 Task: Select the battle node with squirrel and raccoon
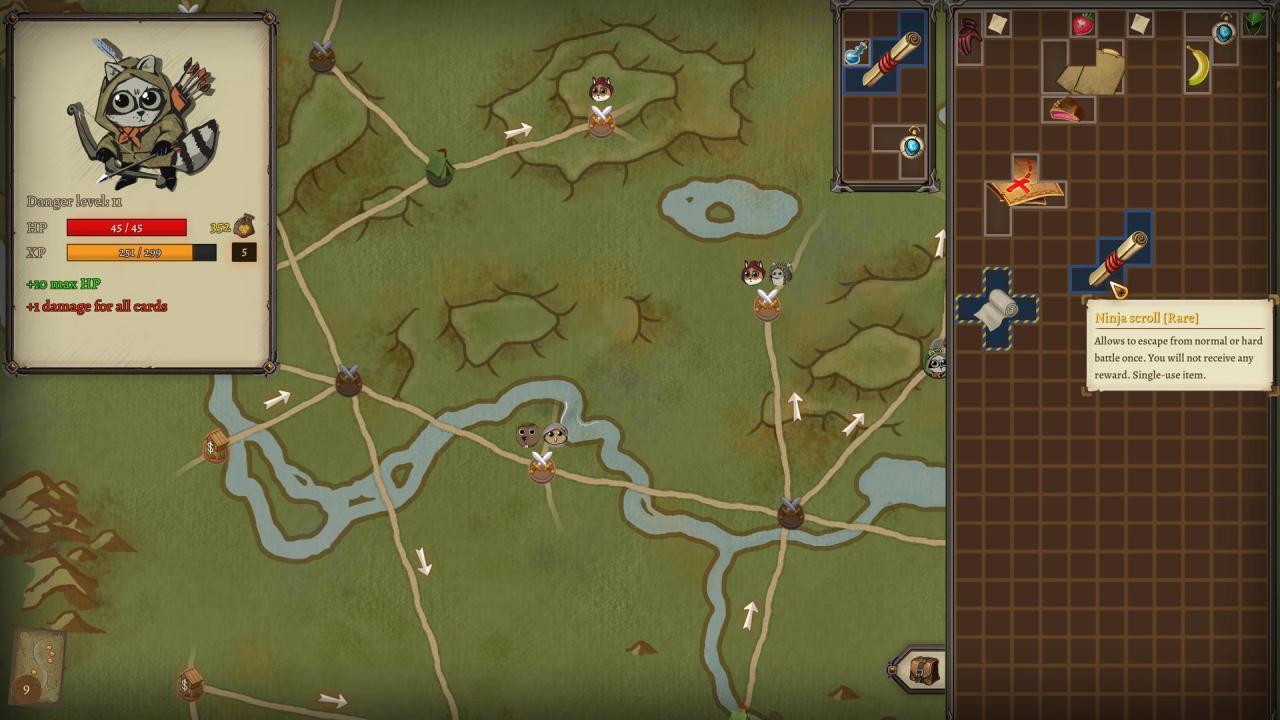pyautogui.click(x=767, y=302)
